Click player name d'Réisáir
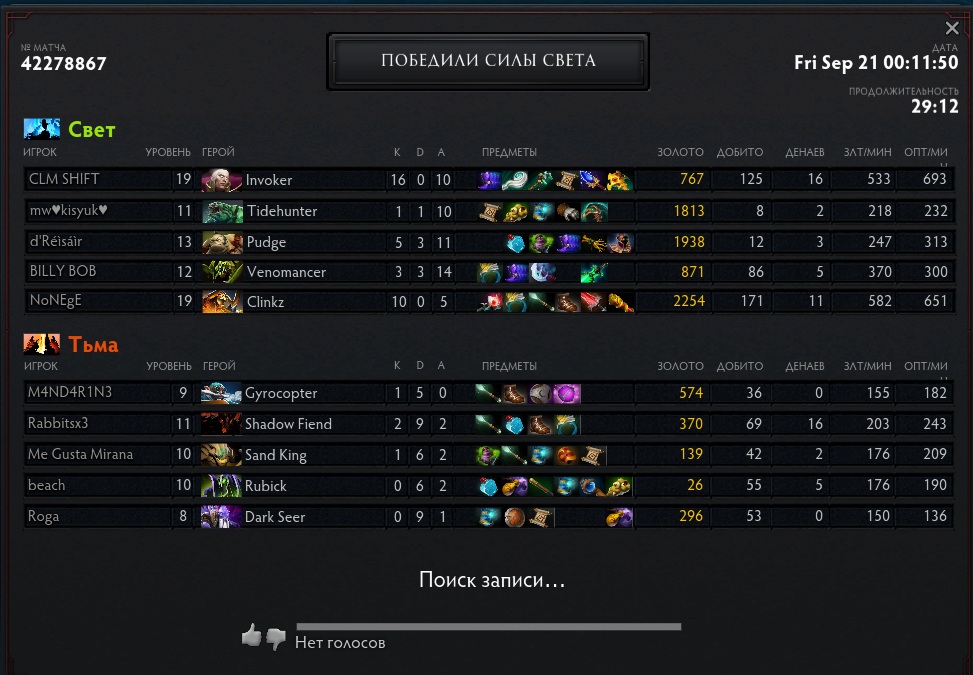 (62, 241)
